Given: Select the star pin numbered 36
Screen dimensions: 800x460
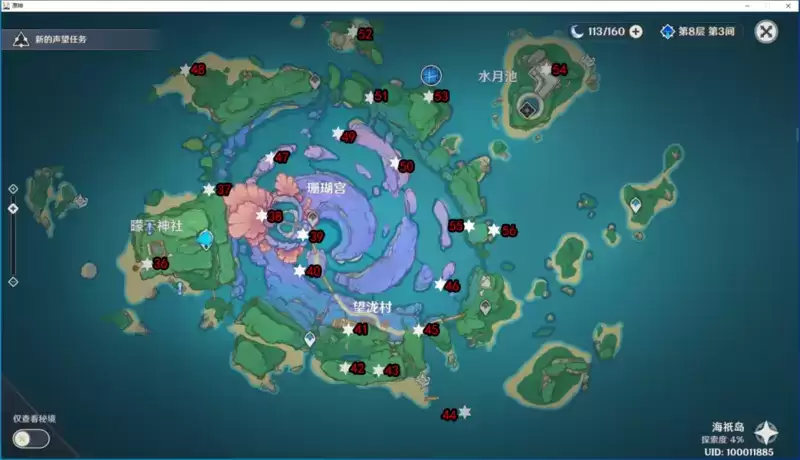Looking at the screenshot, I should [147, 263].
